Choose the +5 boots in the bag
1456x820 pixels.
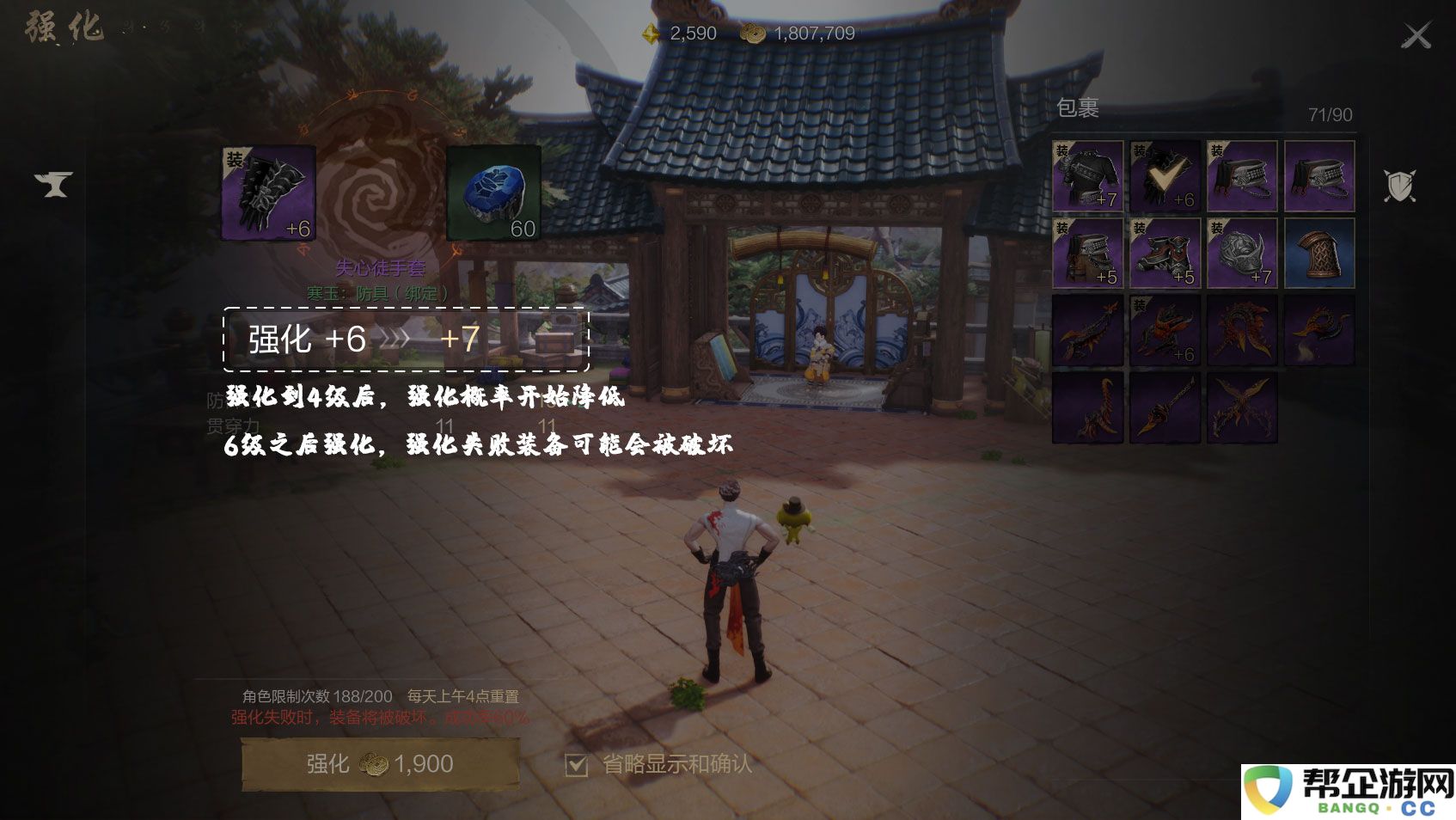coord(1165,253)
